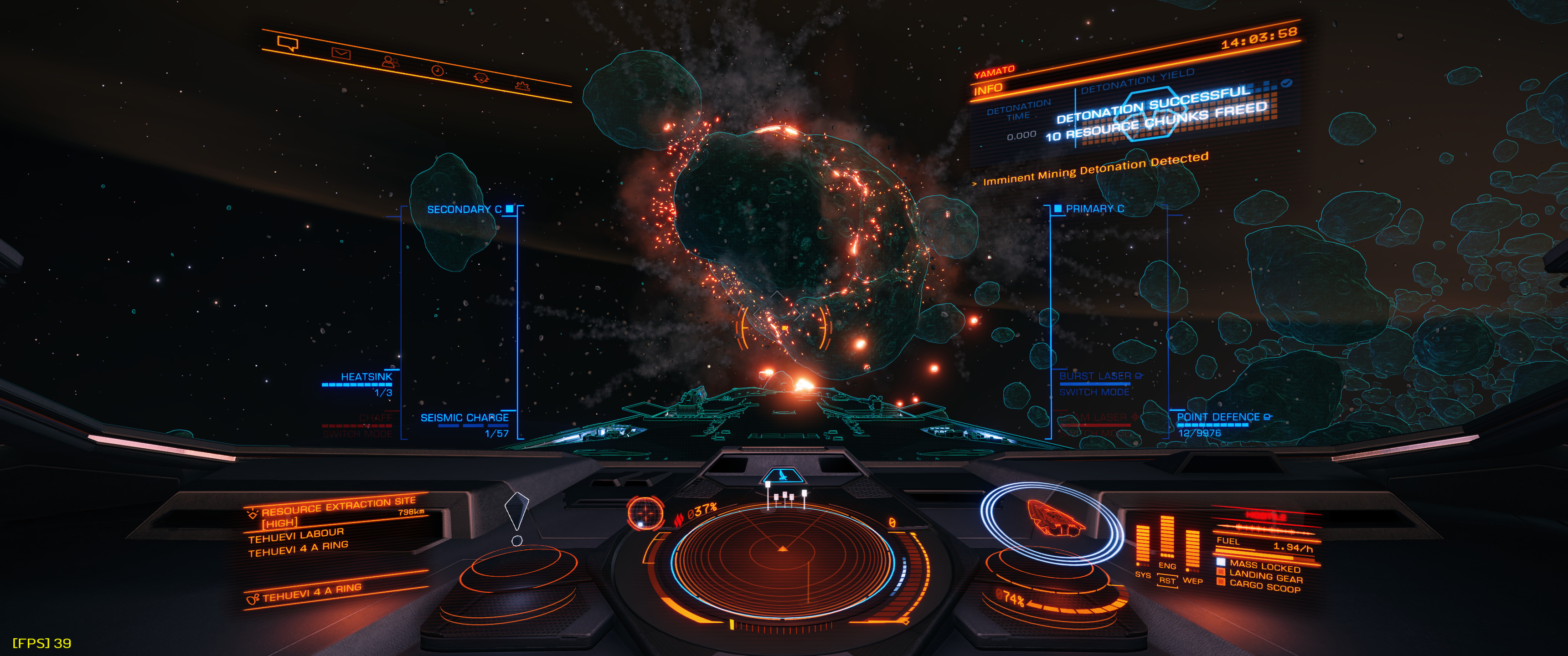The height and width of the screenshot is (656, 1568).
Task: Select the Heatsink module
Action: (x=366, y=377)
